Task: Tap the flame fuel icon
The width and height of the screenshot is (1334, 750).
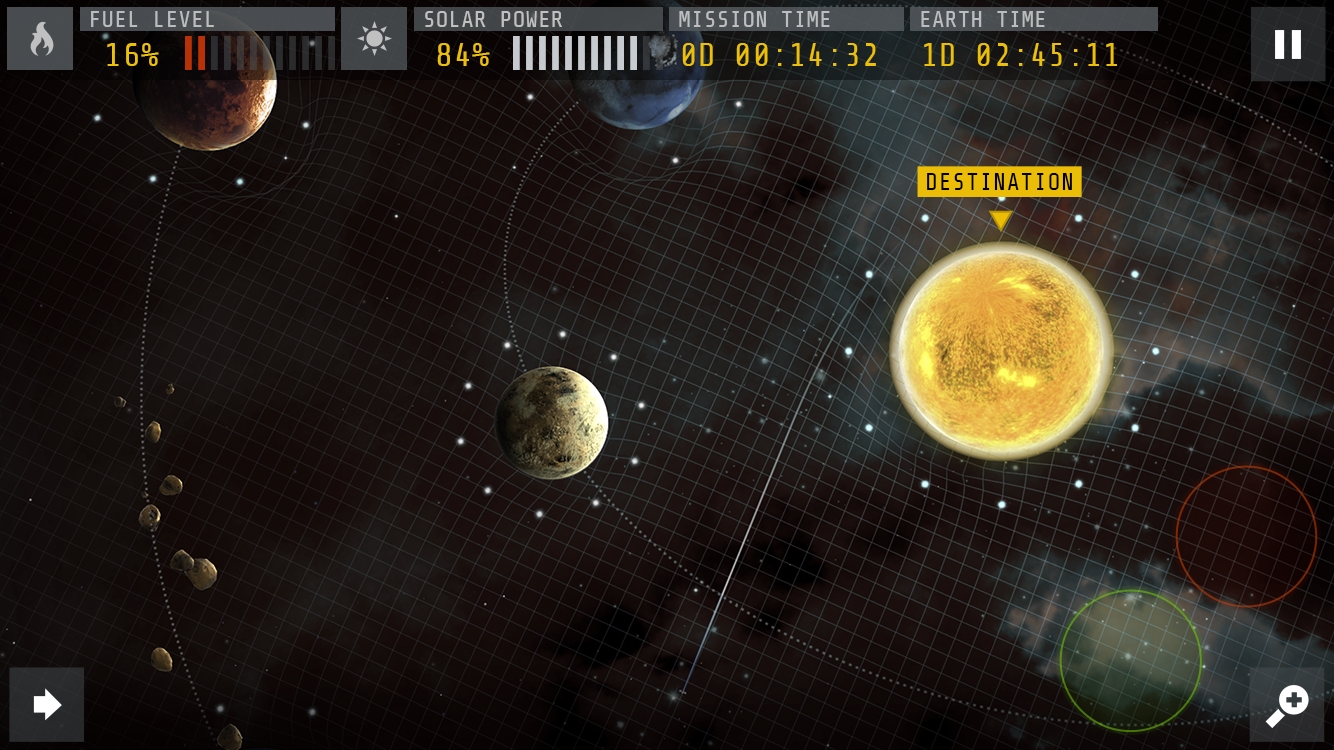Action: click(x=40, y=39)
